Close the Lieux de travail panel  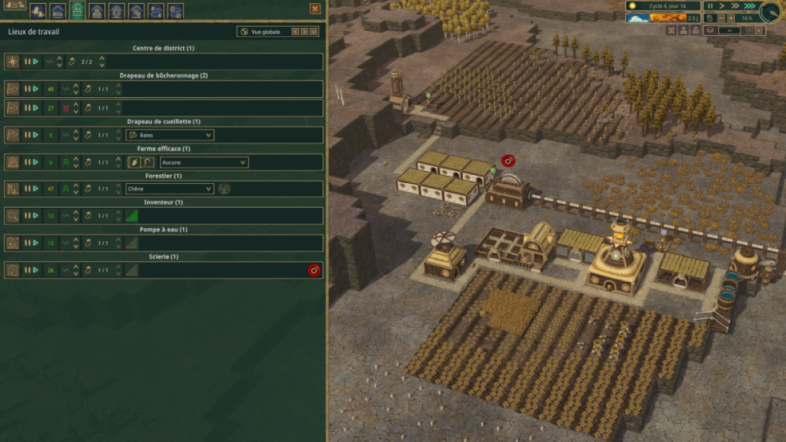tap(315, 9)
